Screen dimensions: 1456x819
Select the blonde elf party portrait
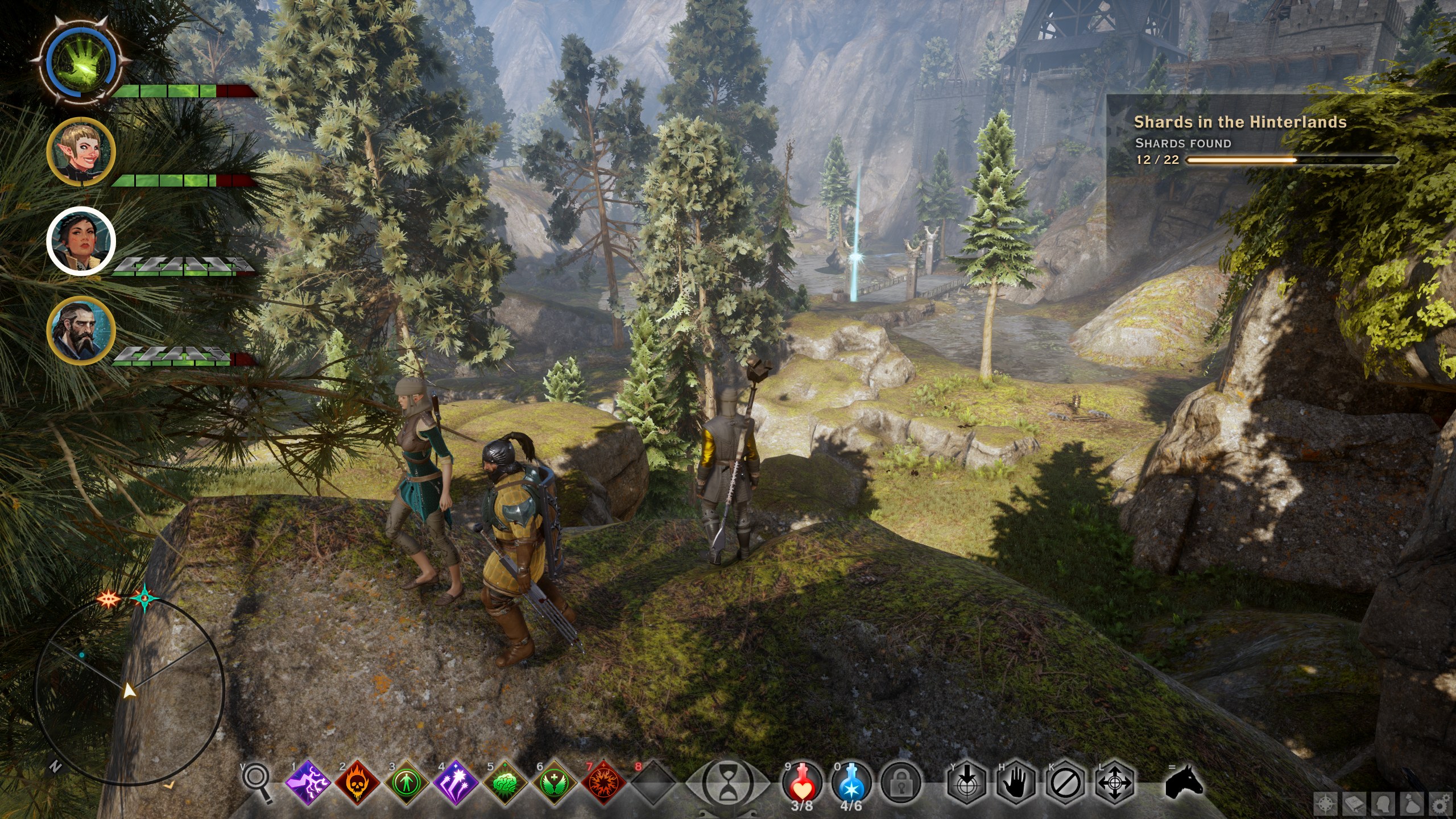click(81, 152)
